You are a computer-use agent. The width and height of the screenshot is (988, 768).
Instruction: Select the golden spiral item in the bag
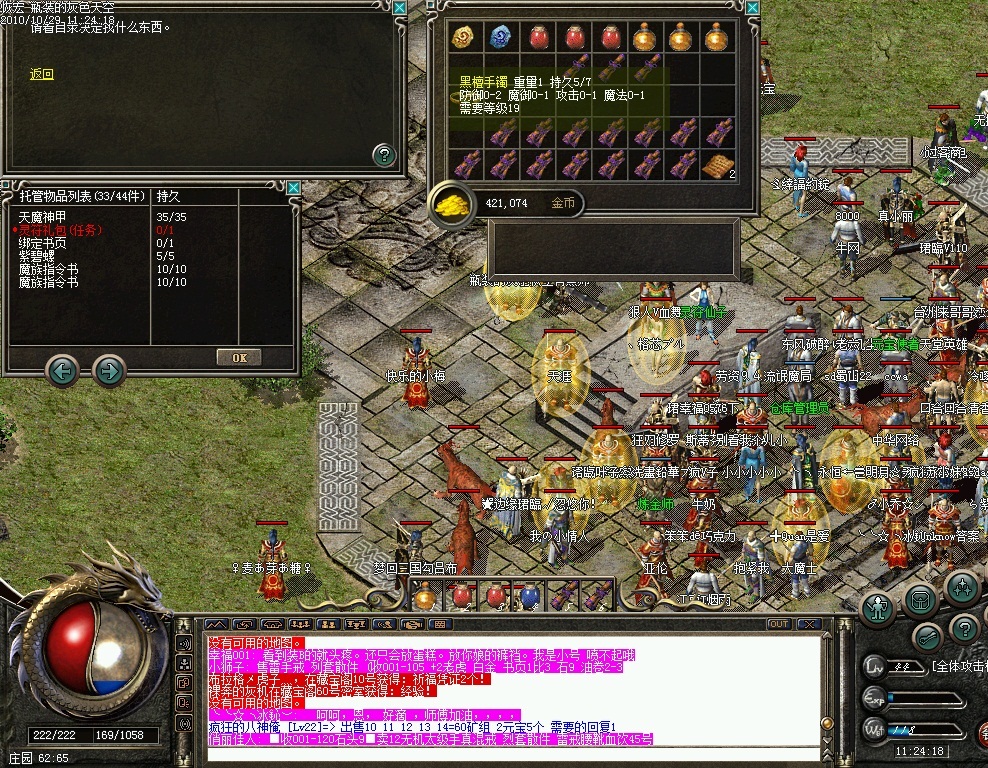(x=464, y=38)
